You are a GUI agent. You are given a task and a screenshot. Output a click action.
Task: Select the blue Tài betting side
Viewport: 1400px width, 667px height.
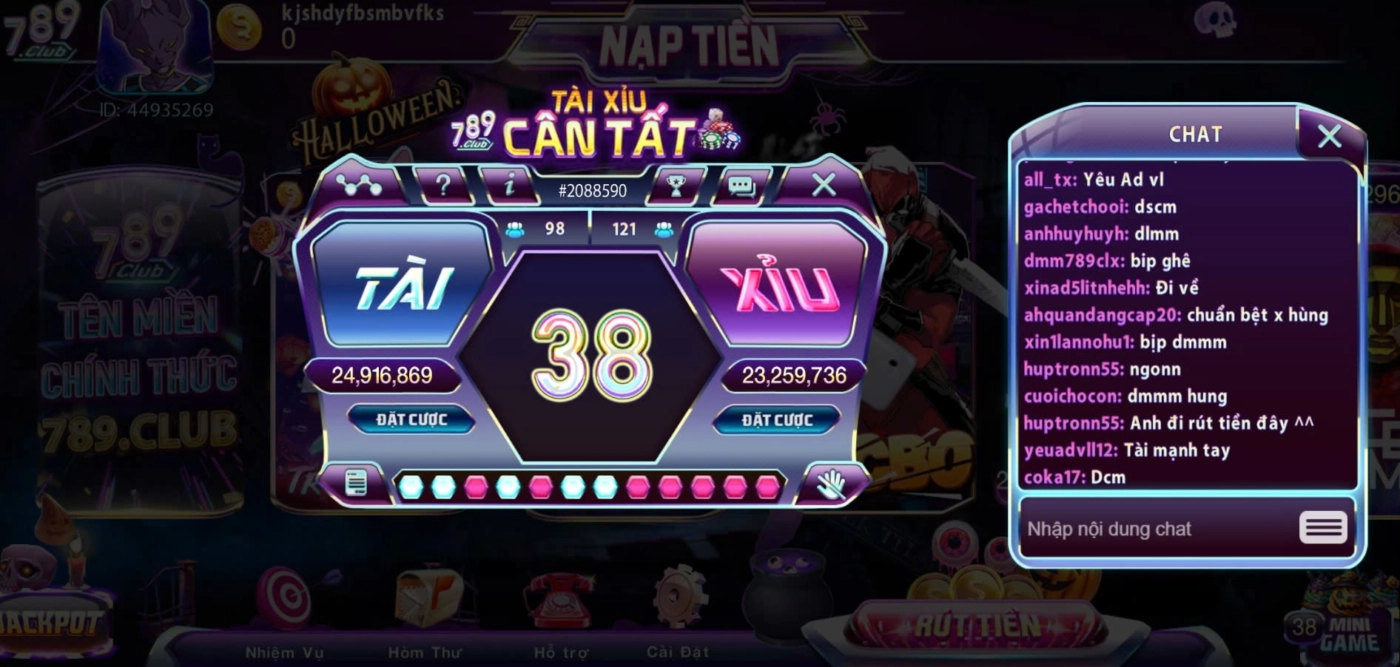pyautogui.click(x=402, y=287)
